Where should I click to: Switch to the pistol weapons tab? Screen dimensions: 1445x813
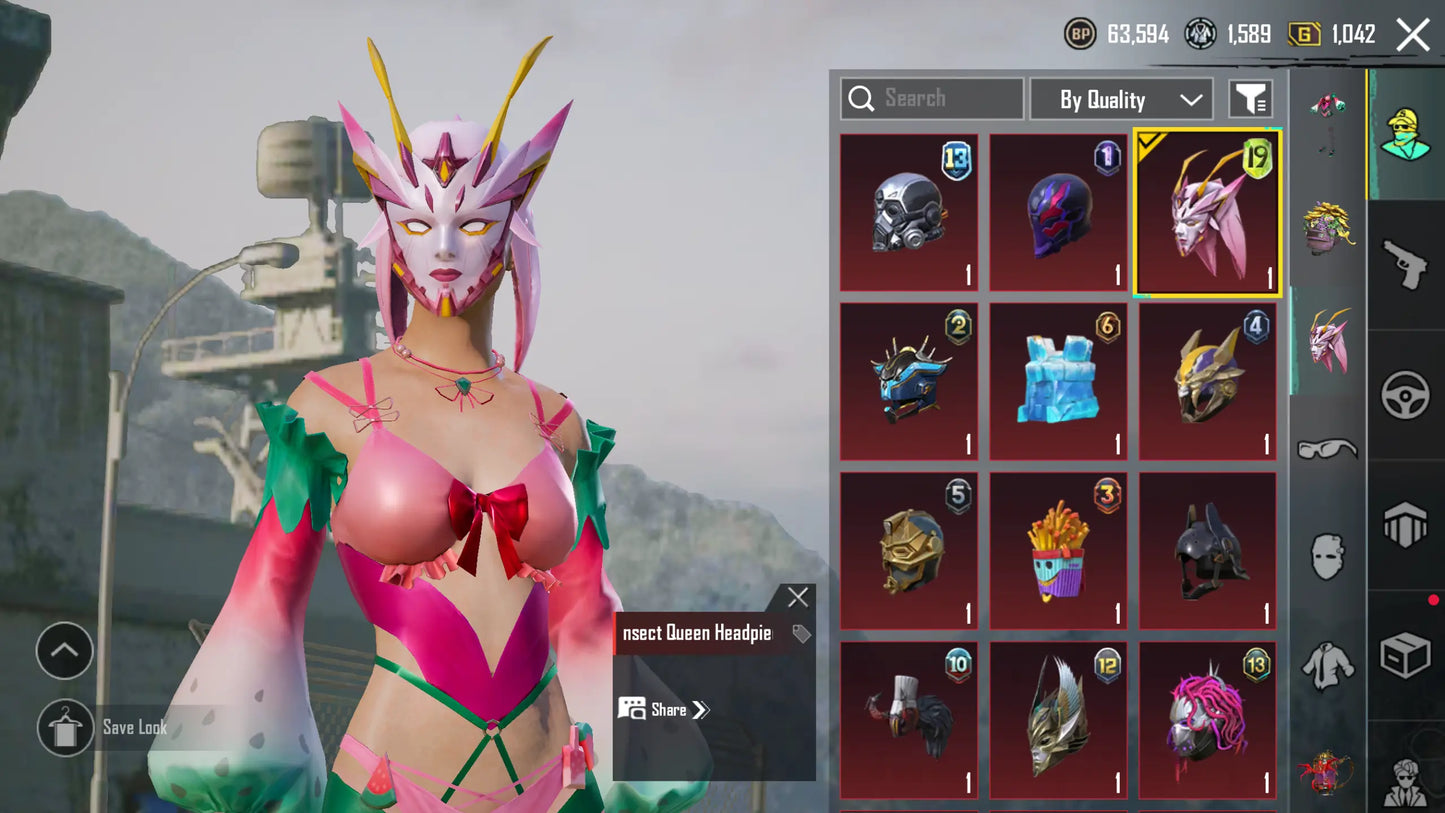click(x=1405, y=264)
